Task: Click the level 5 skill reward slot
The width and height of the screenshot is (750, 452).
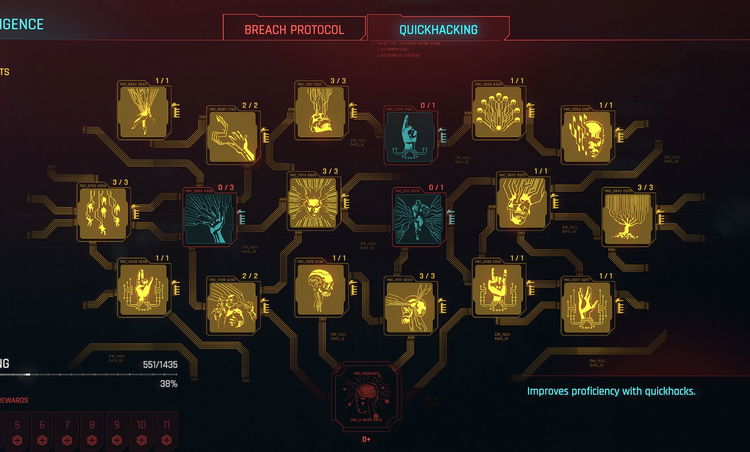Action: [x=16, y=431]
